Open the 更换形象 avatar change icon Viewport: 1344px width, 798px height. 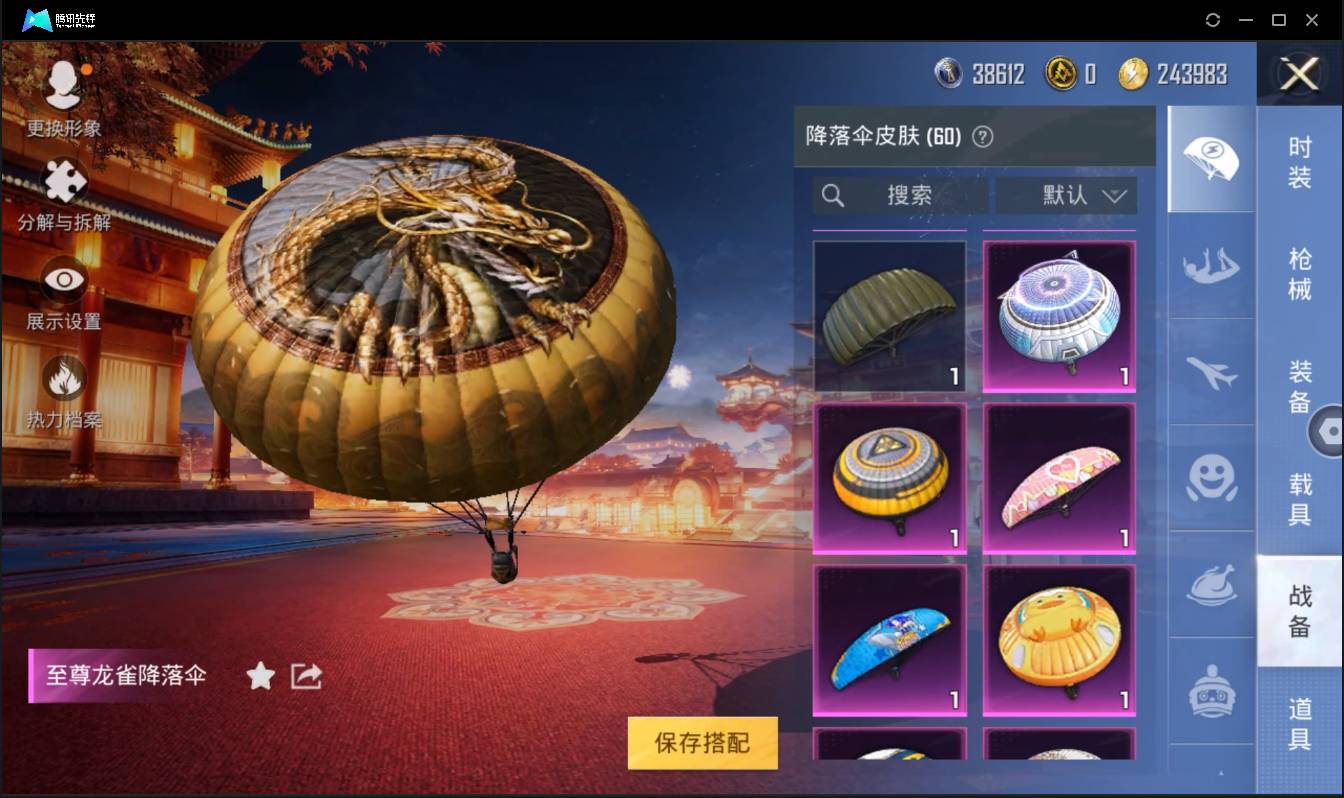pos(62,85)
